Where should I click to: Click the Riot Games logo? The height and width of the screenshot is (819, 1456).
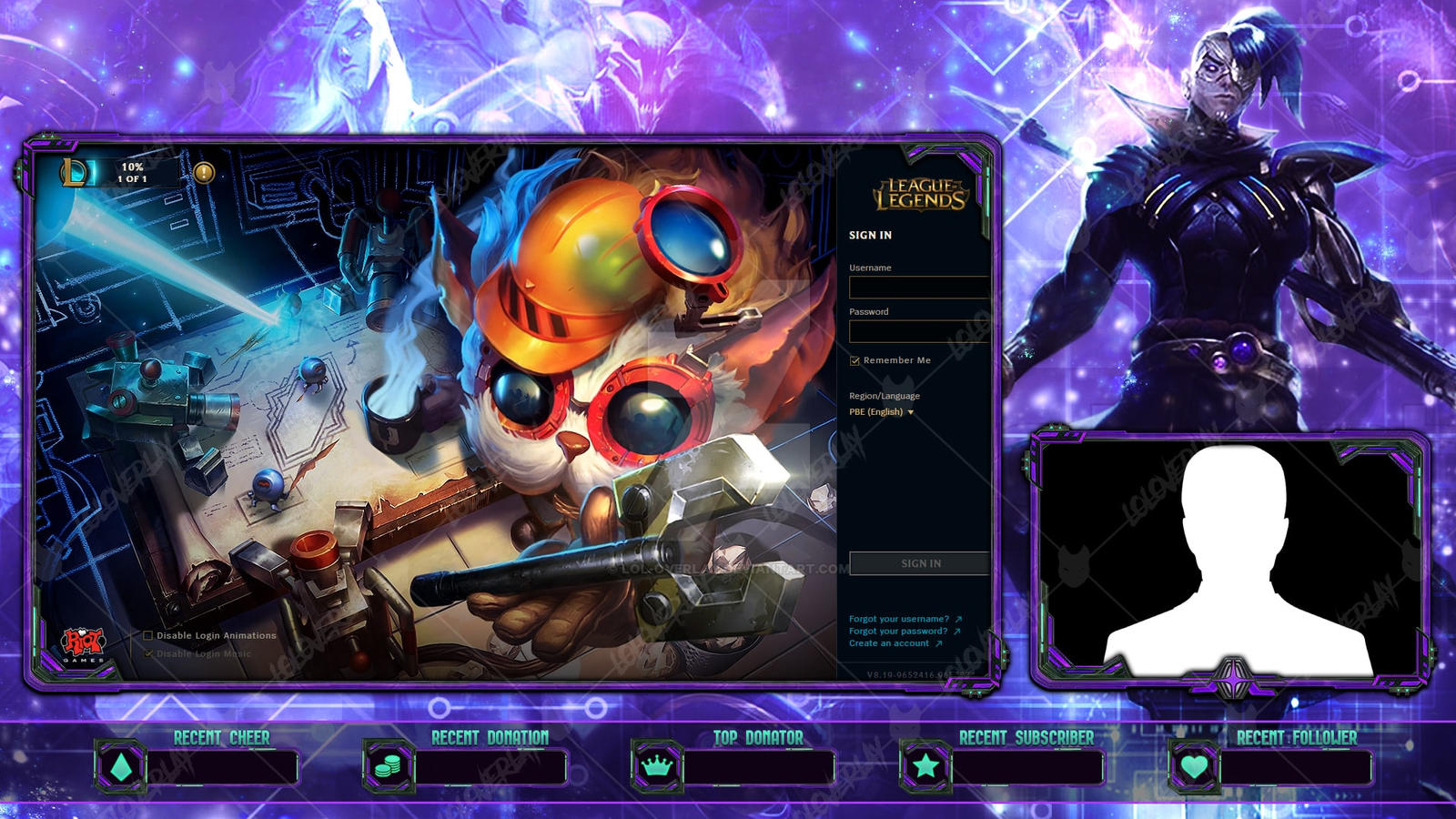click(86, 643)
